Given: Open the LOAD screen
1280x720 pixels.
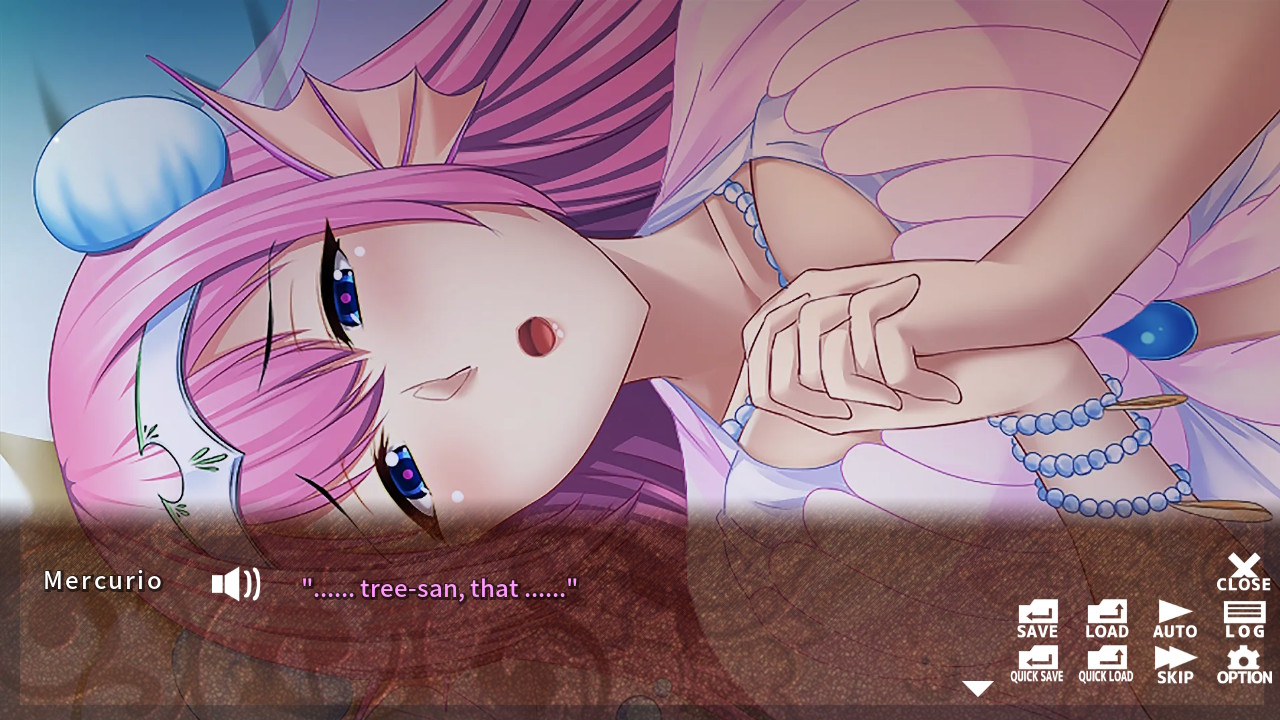Looking at the screenshot, I should click(1105, 618).
